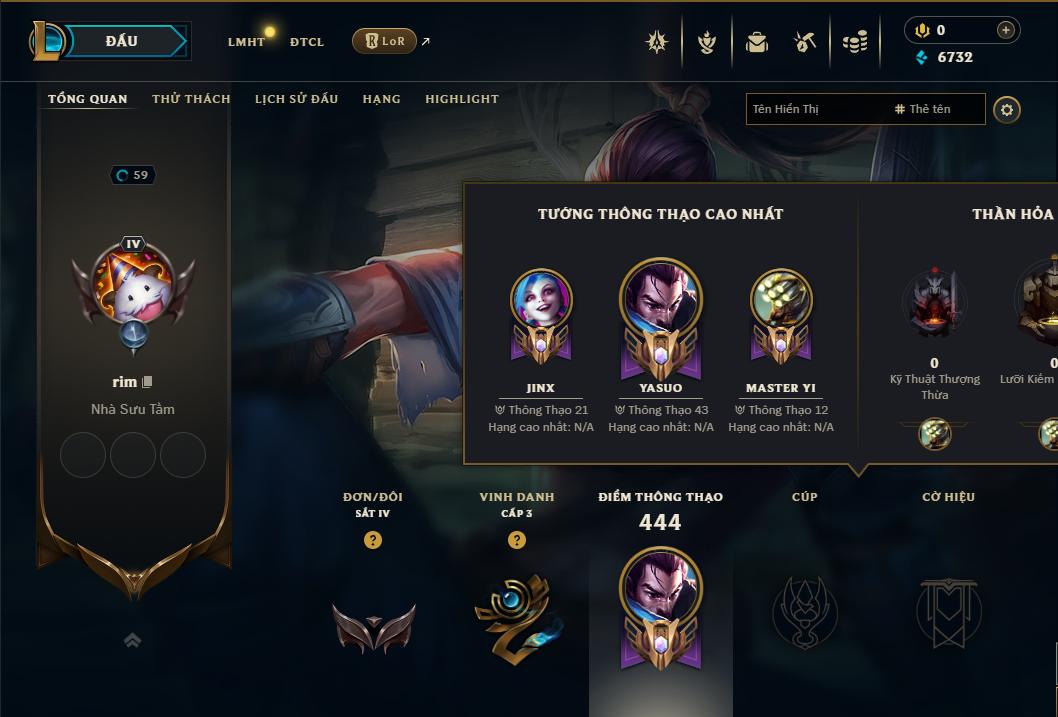Open the loot hammer icon
The image size is (1058, 717).
(805, 42)
